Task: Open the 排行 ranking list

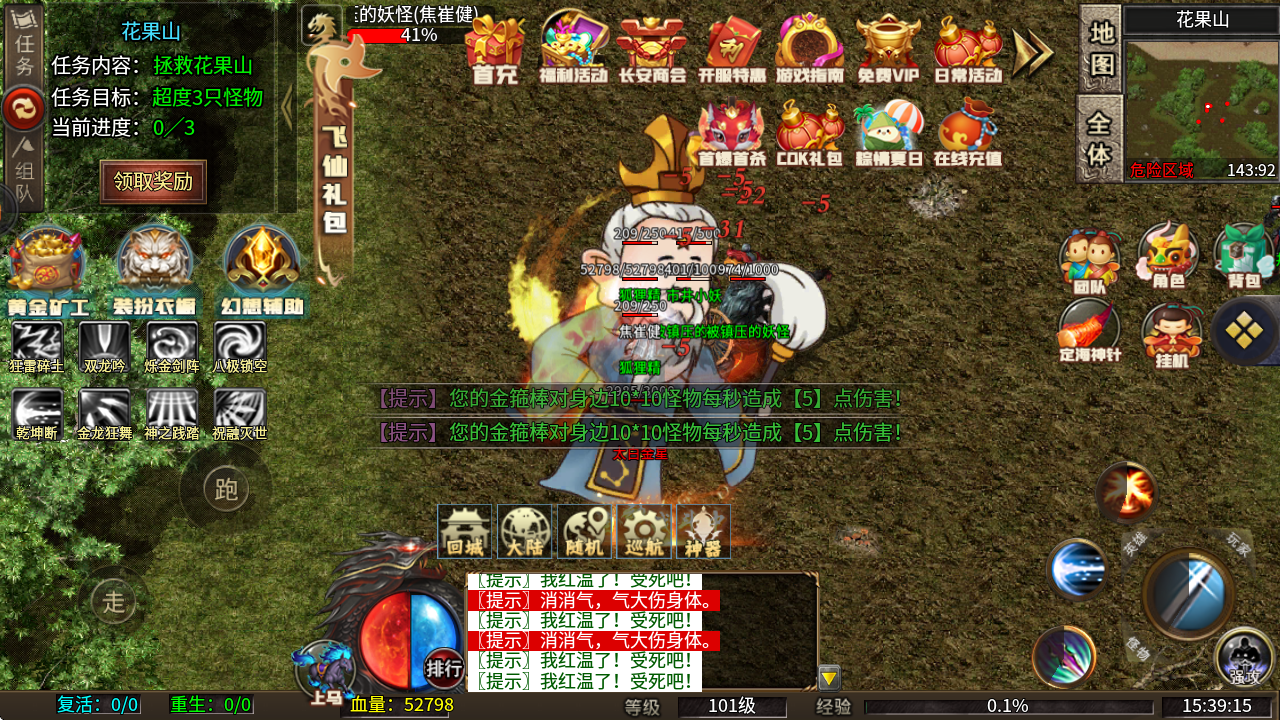Action: 444,667
